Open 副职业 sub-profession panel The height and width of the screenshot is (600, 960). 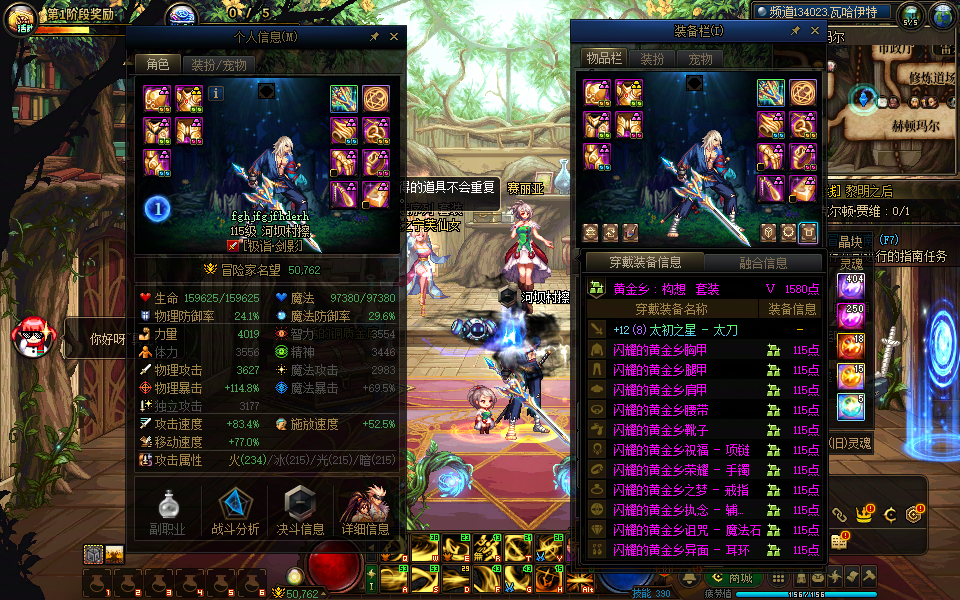[x=168, y=510]
